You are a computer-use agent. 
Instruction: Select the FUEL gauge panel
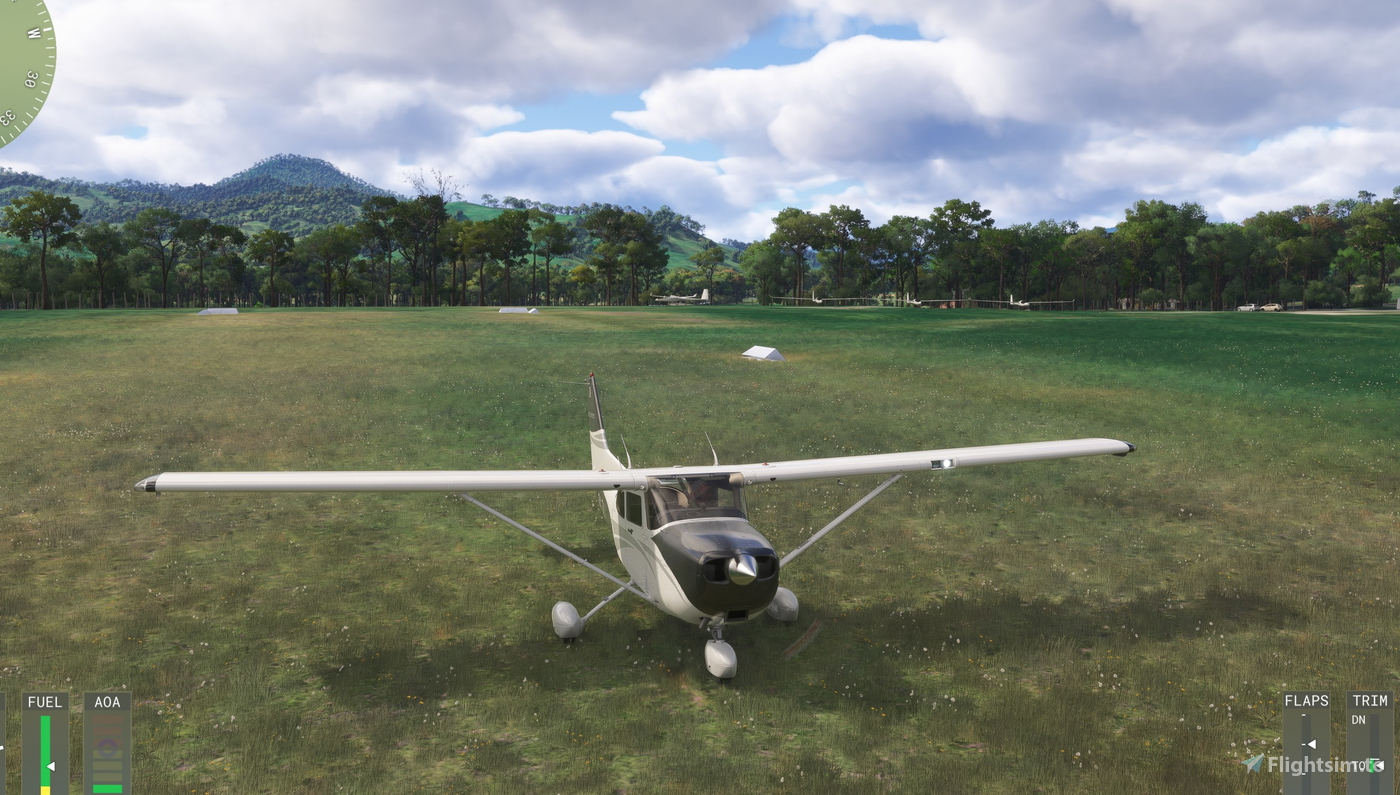point(45,745)
